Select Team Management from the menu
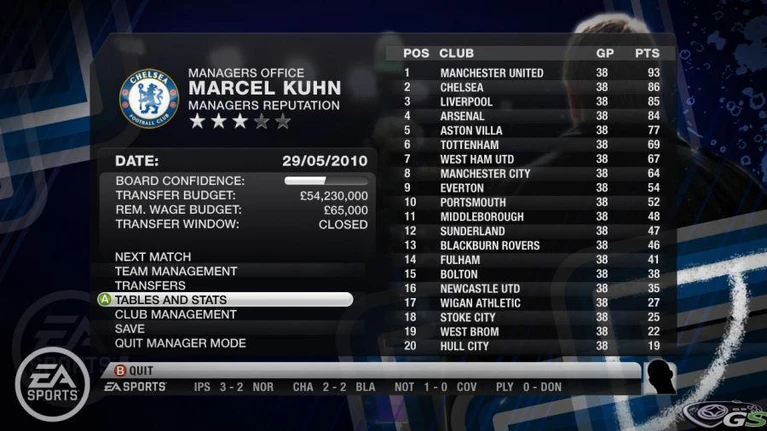 [176, 271]
